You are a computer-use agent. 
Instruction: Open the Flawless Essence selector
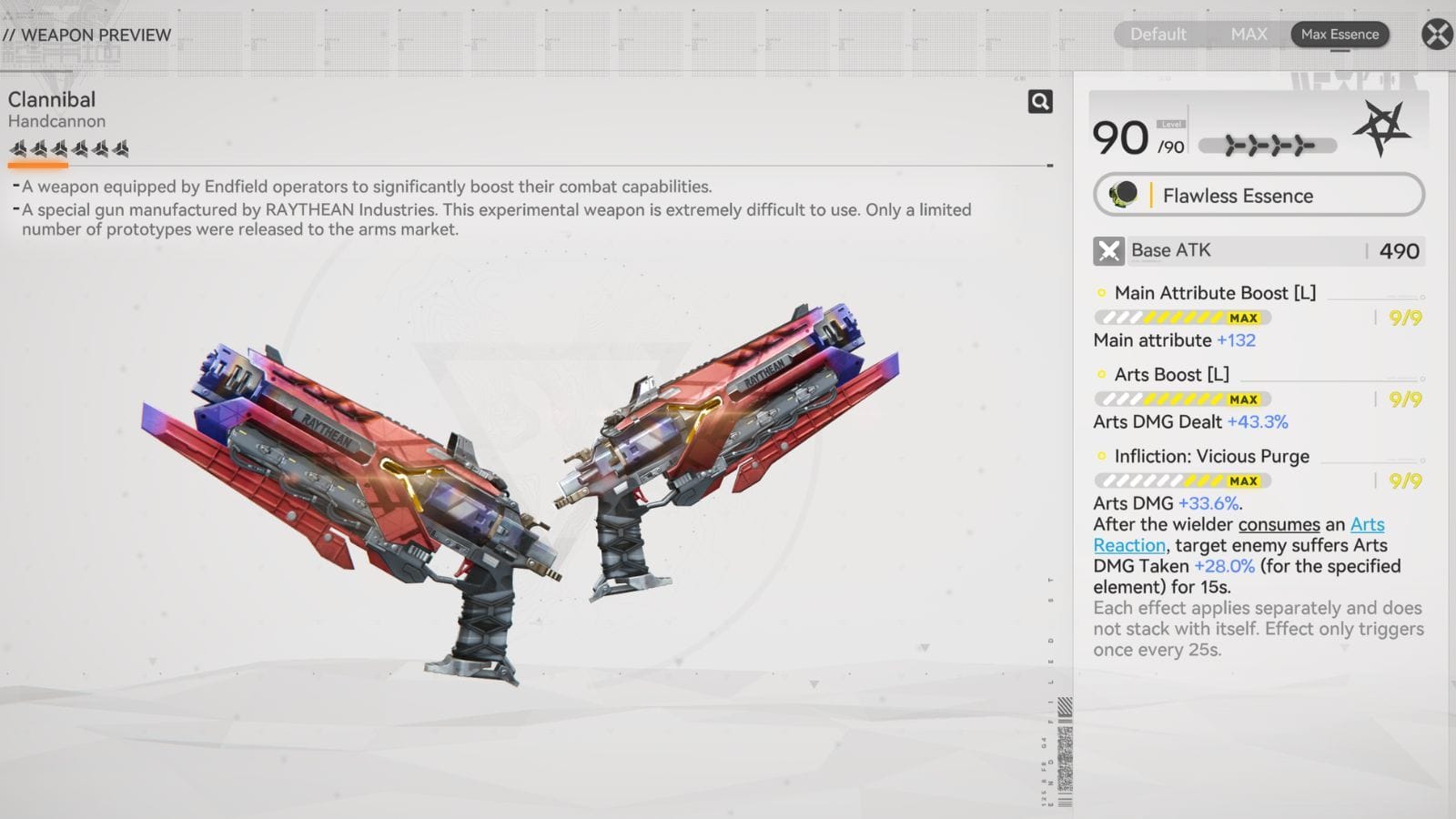tap(1259, 195)
